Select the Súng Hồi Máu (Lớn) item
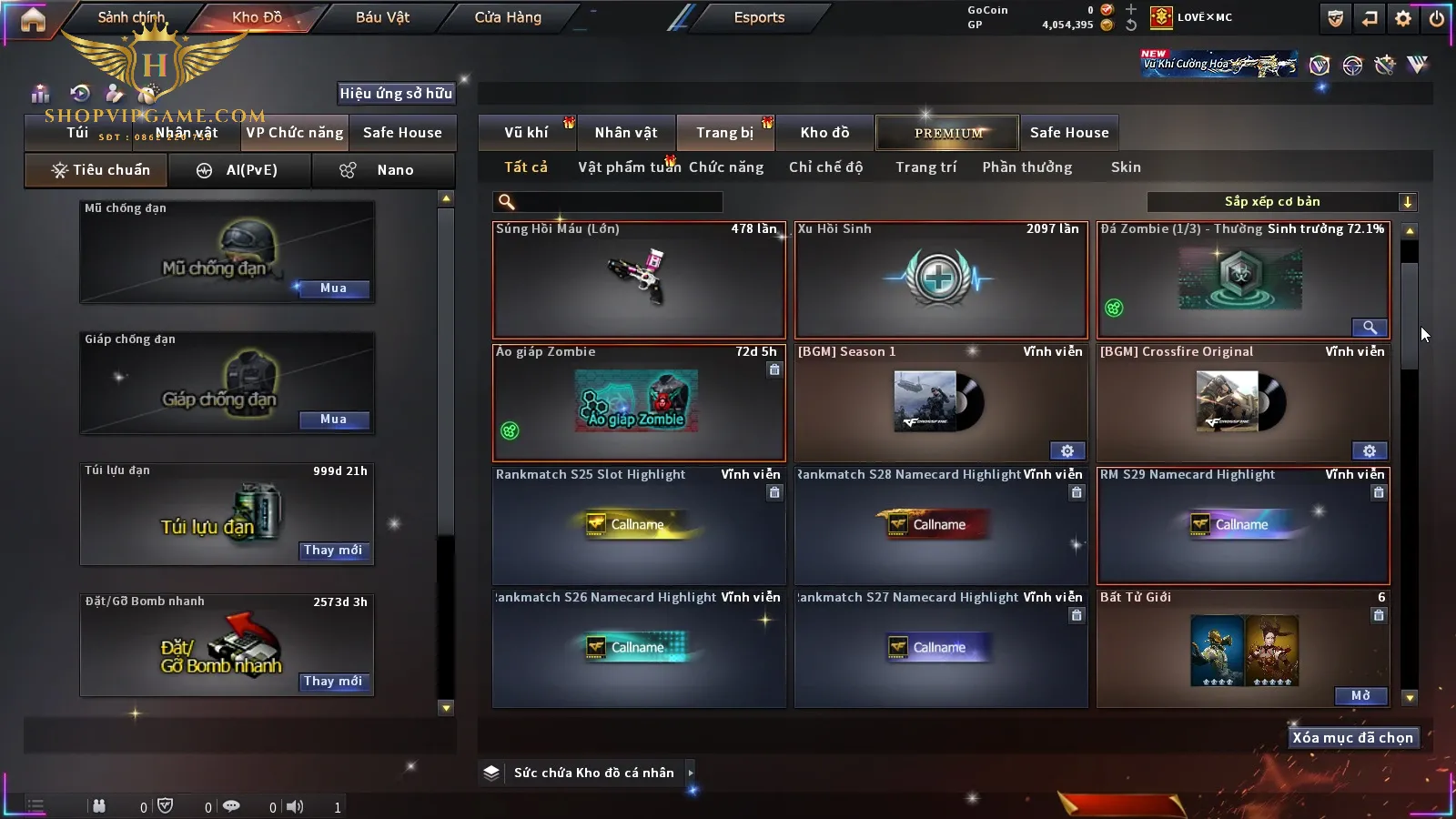Viewport: 1456px width, 819px height. pos(639,280)
